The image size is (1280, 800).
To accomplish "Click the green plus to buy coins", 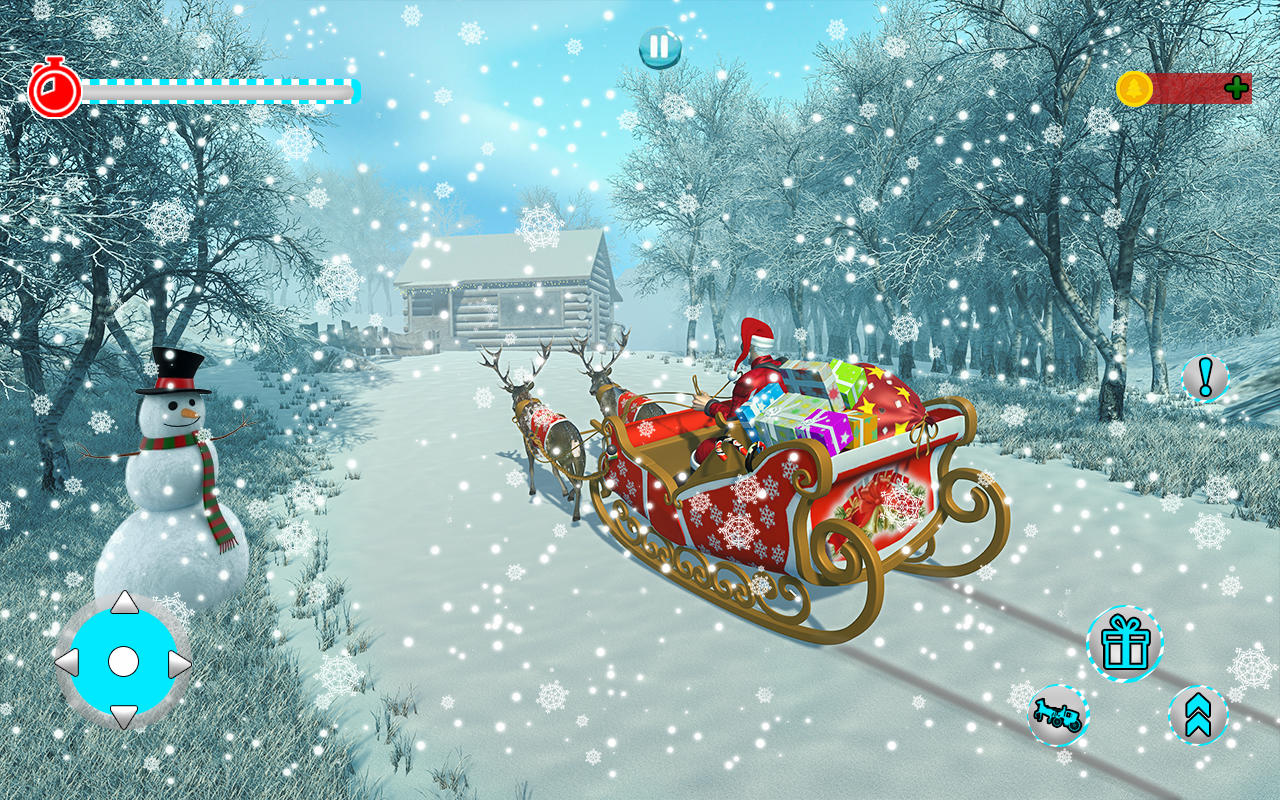I will click(1236, 87).
